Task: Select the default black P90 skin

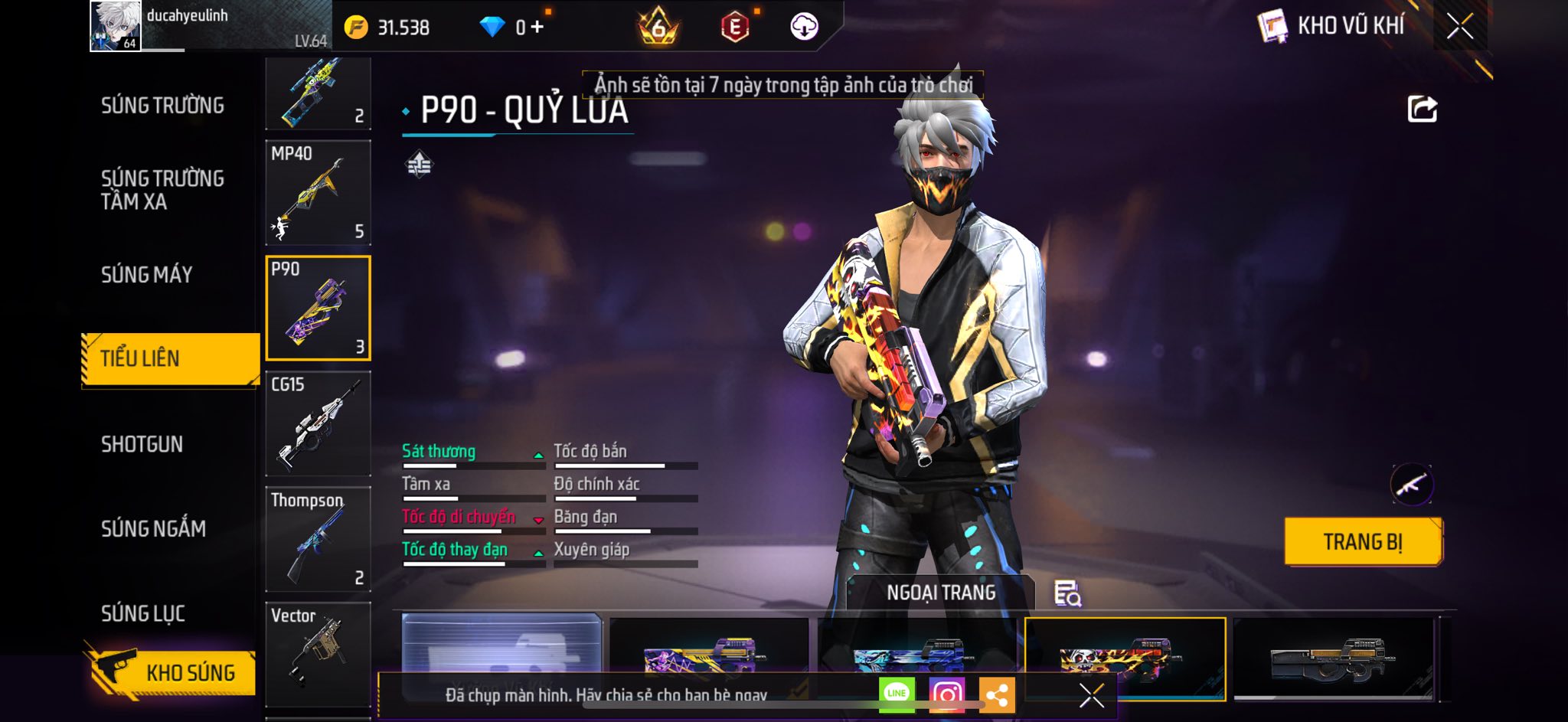Action: click(x=1333, y=658)
